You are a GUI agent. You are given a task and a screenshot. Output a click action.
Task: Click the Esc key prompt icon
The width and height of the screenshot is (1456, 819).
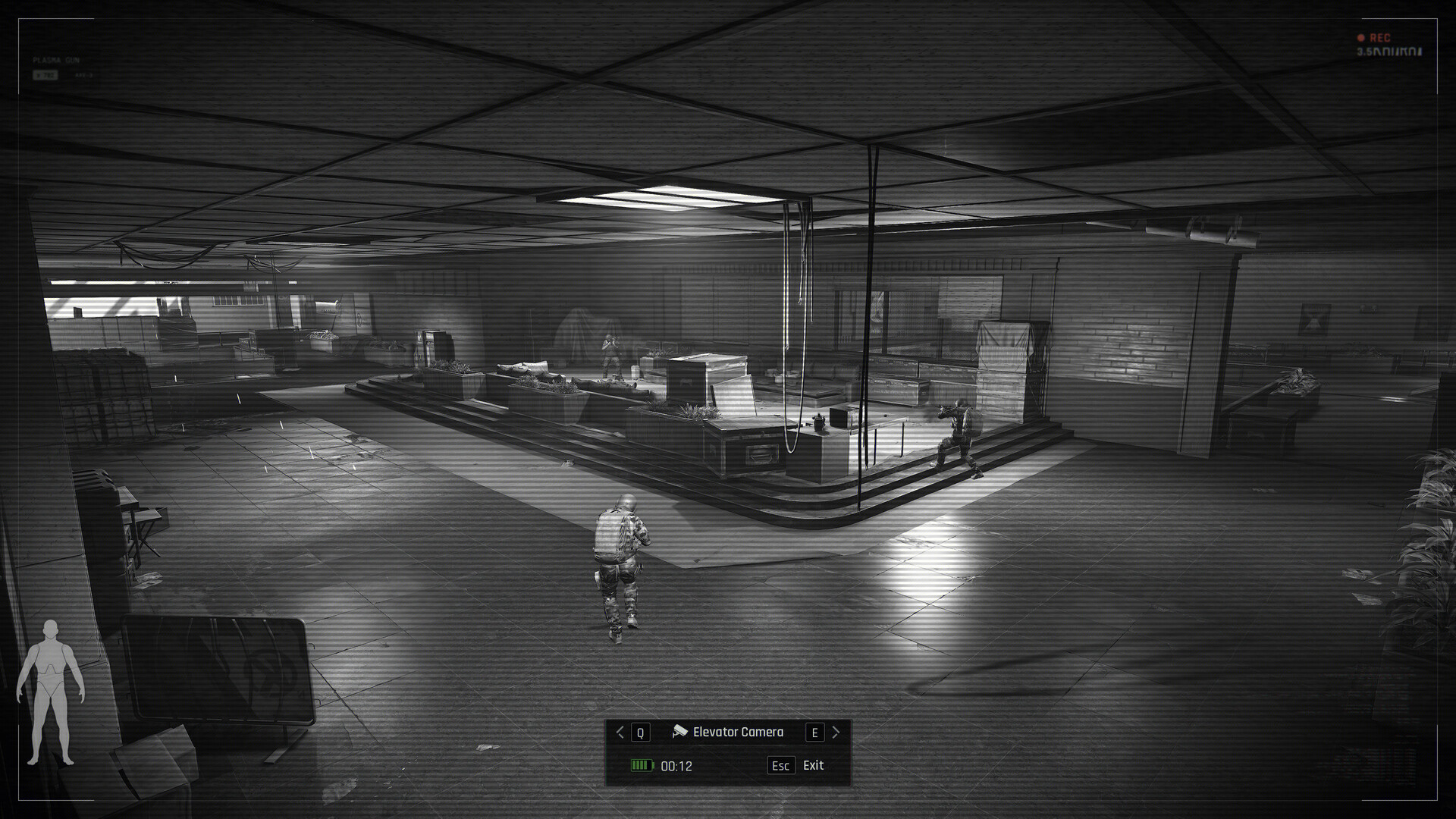(x=781, y=766)
